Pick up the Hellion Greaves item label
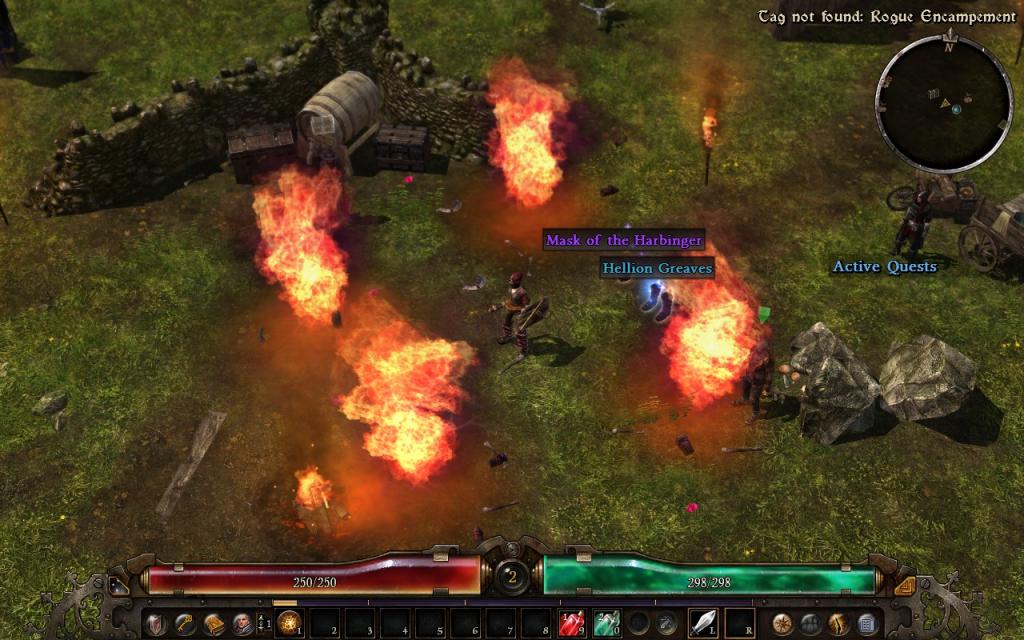 click(x=657, y=268)
